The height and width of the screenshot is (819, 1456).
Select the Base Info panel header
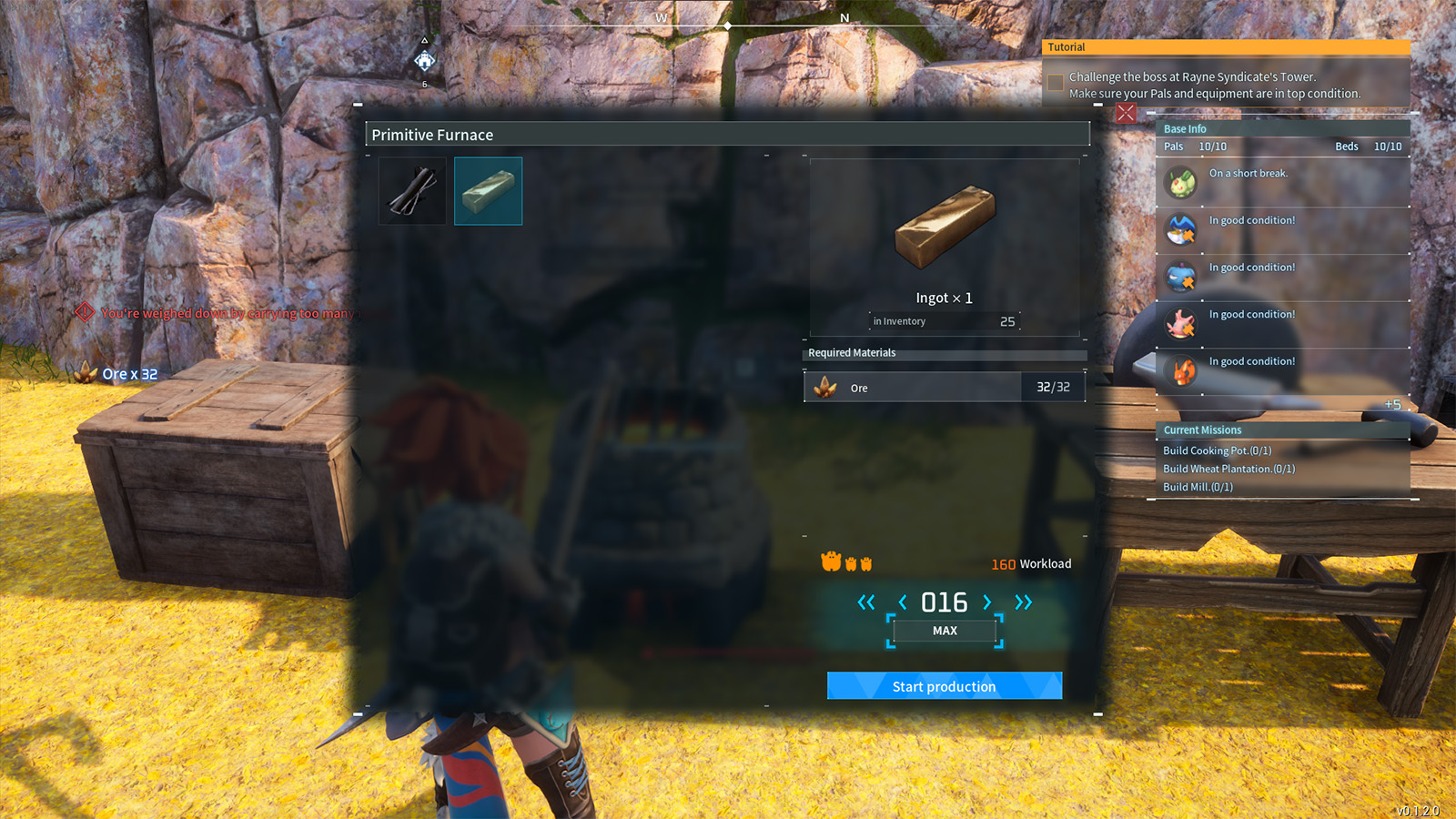[x=1183, y=128]
